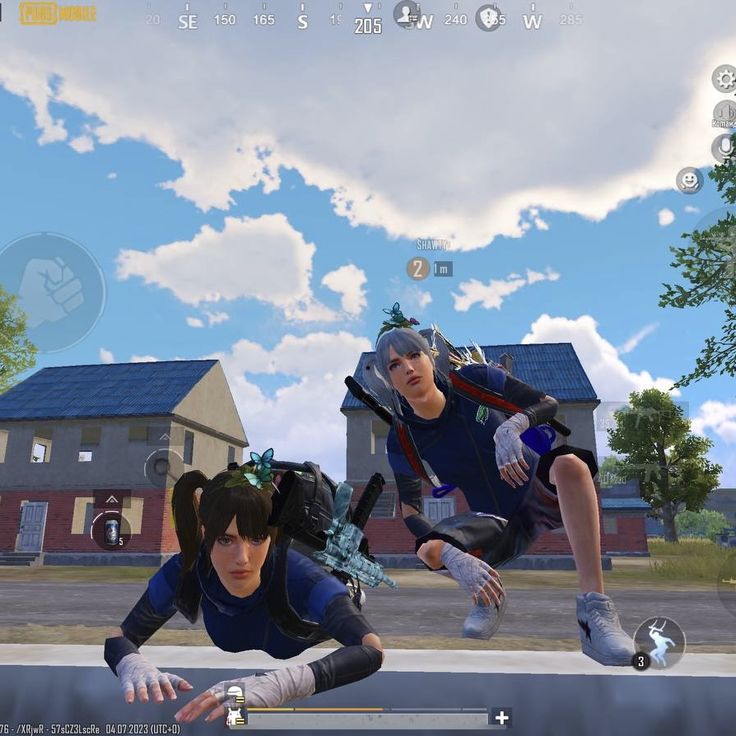Open the settings gear icon
The image size is (736, 736).
tap(723, 78)
